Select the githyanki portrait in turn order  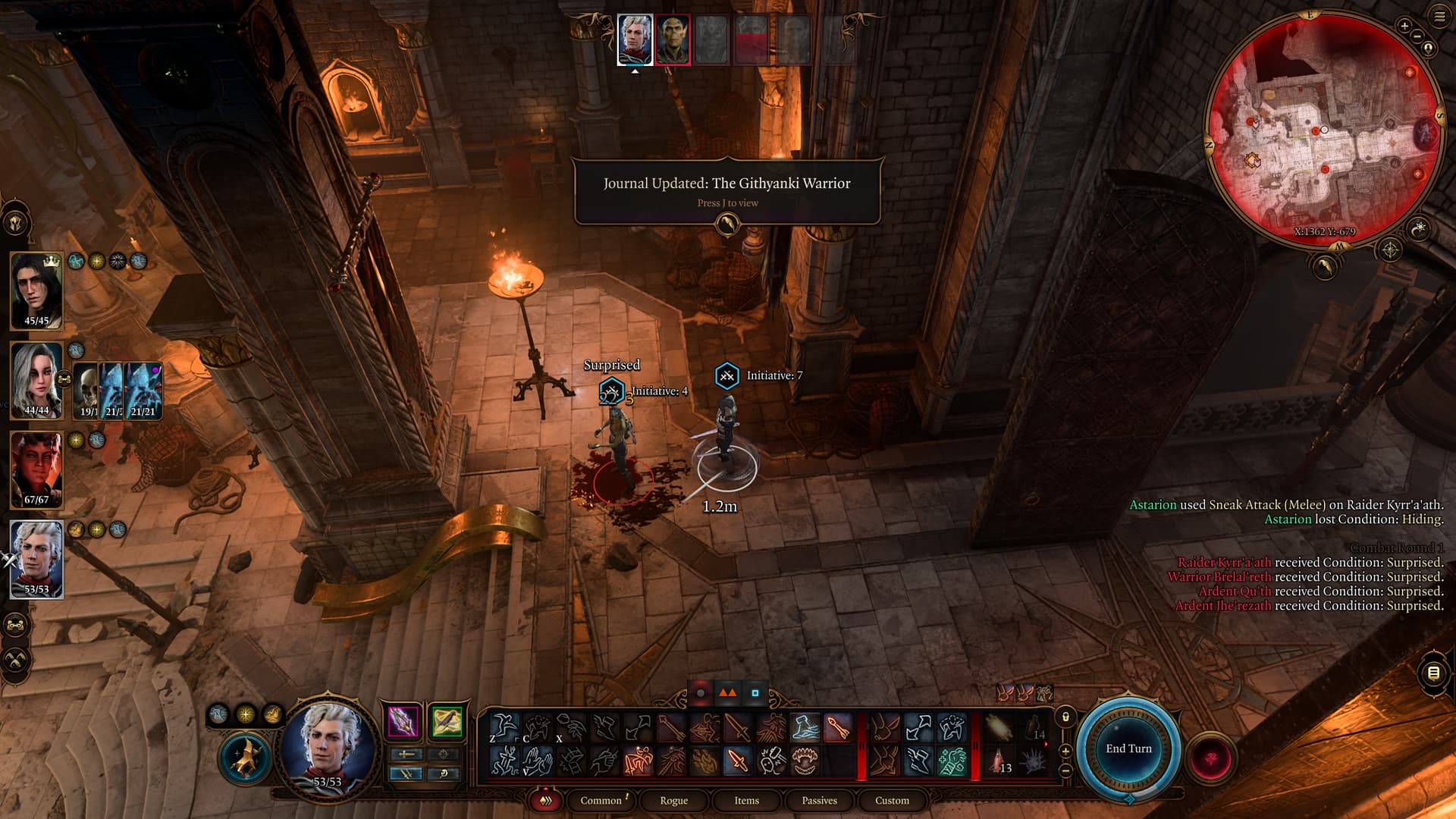673,39
